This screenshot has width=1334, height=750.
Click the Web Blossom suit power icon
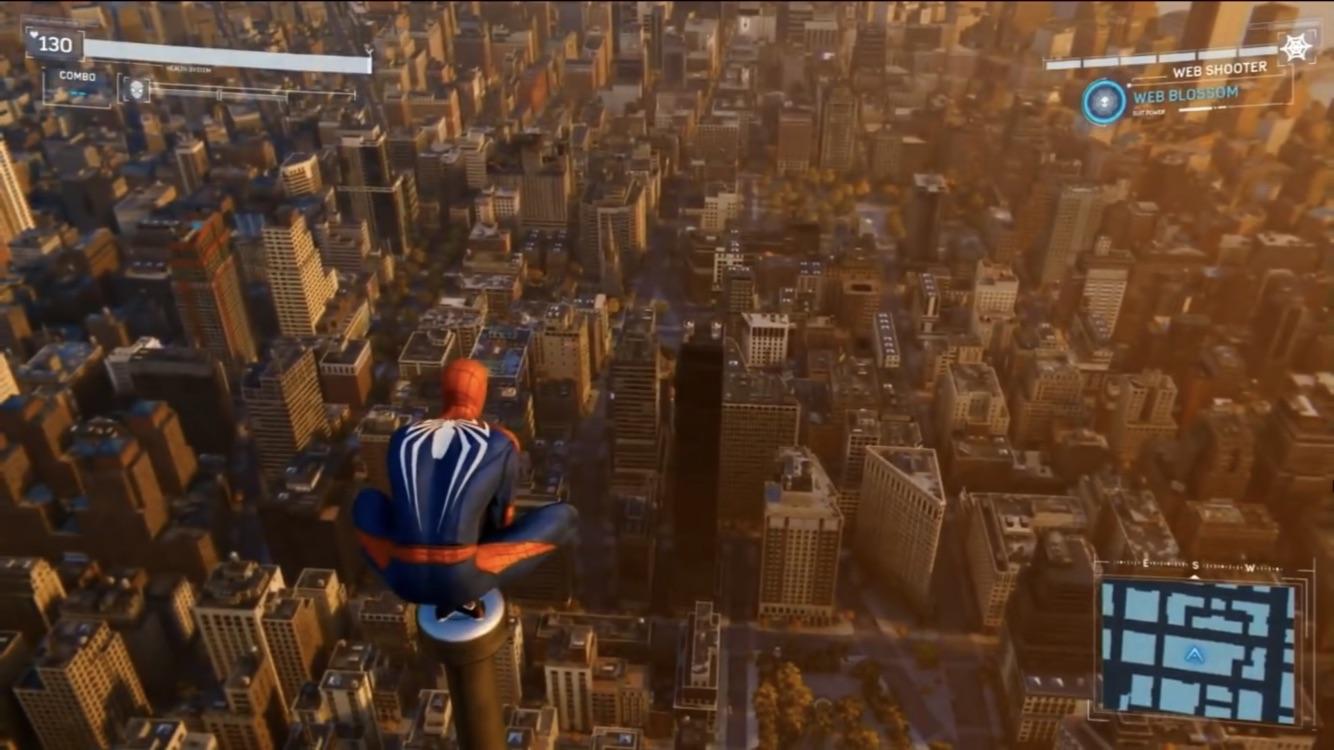click(1103, 102)
